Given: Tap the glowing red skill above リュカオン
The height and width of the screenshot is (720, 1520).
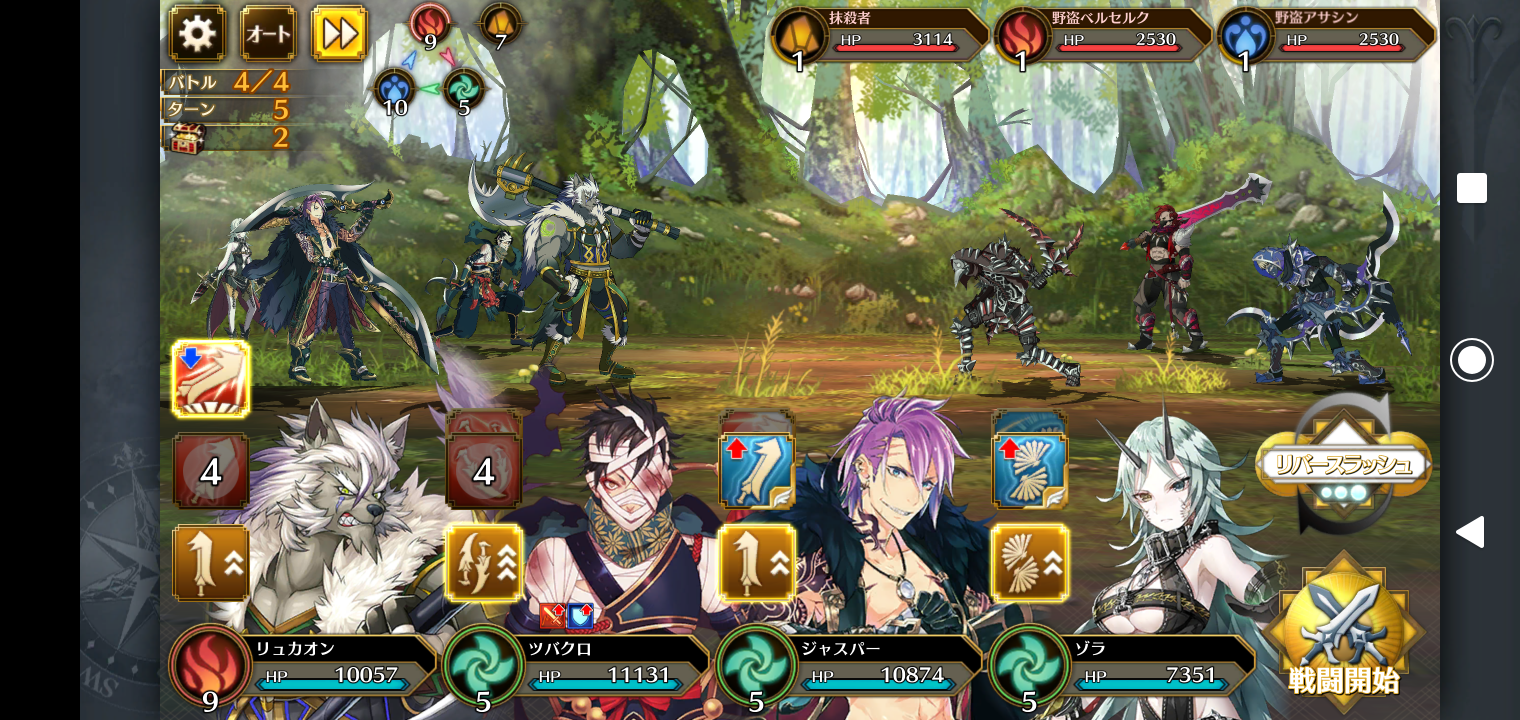Looking at the screenshot, I should pyautogui.click(x=211, y=378).
